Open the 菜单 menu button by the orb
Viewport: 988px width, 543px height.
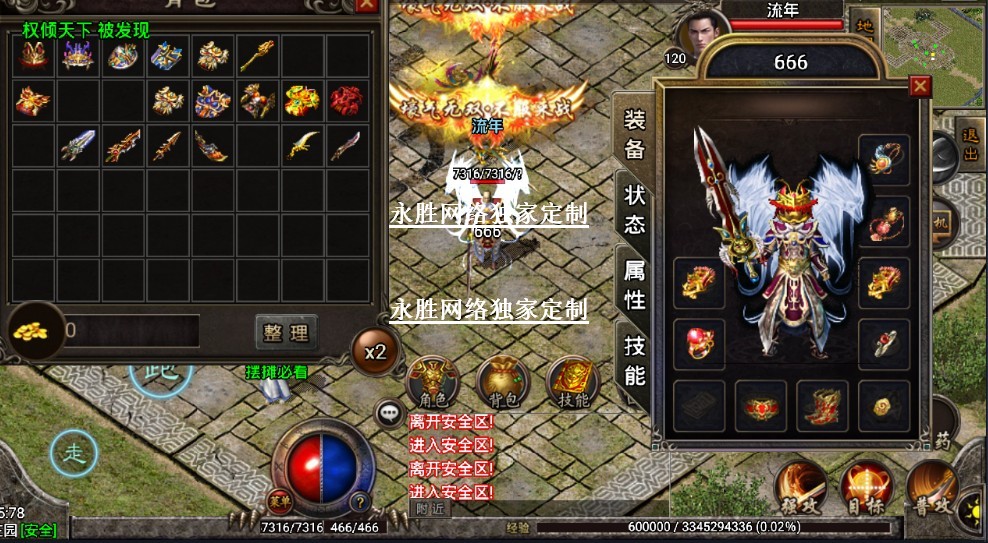pos(281,501)
